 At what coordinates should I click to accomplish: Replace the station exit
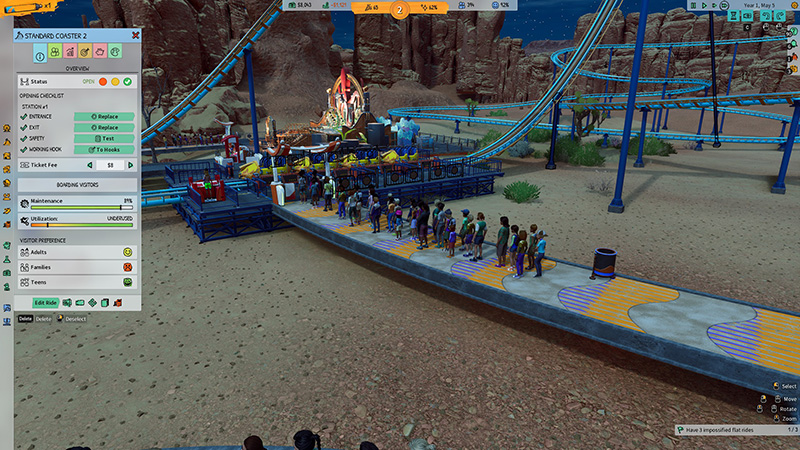[104, 128]
